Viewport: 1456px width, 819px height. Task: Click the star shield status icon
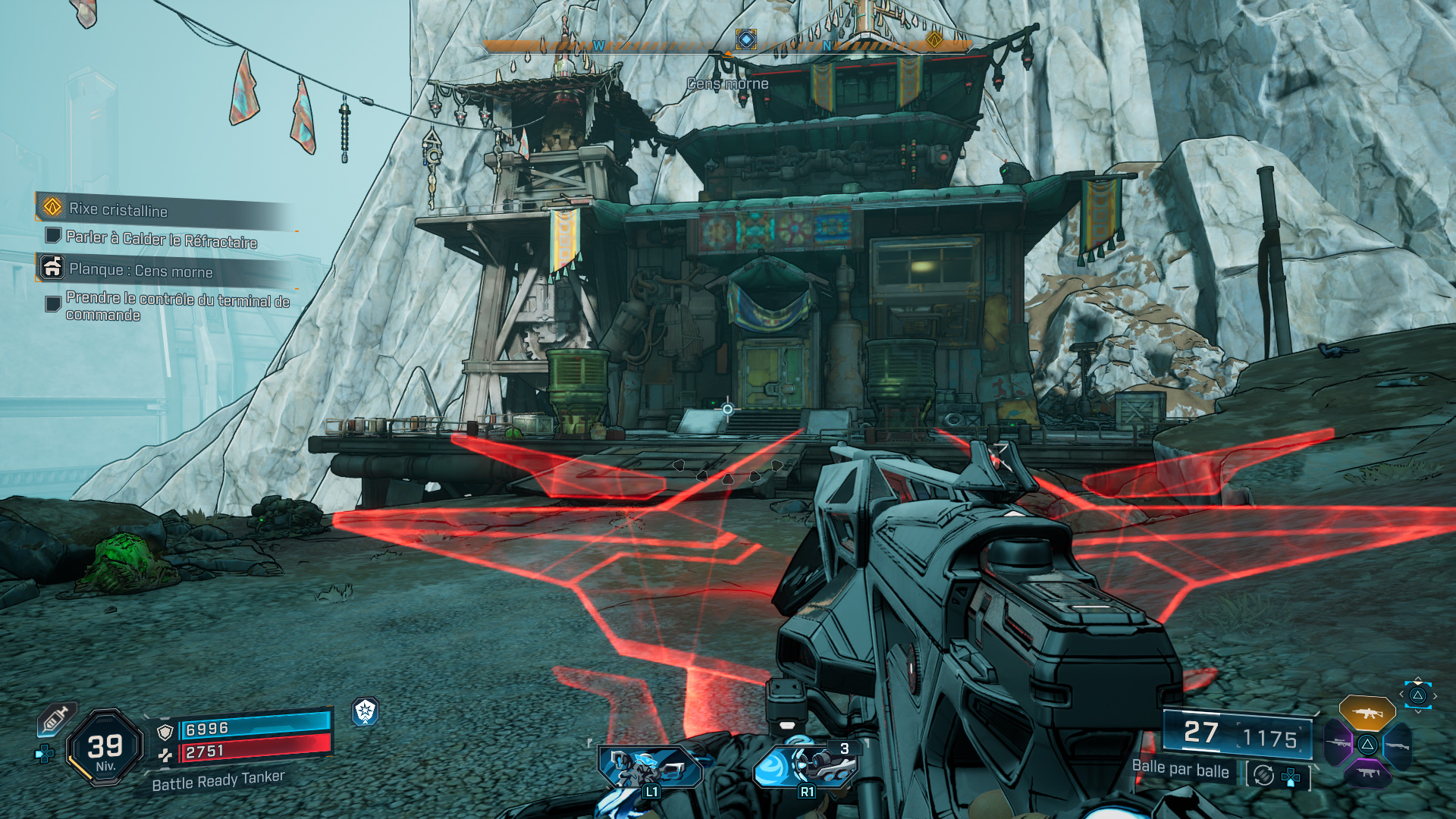point(366,711)
